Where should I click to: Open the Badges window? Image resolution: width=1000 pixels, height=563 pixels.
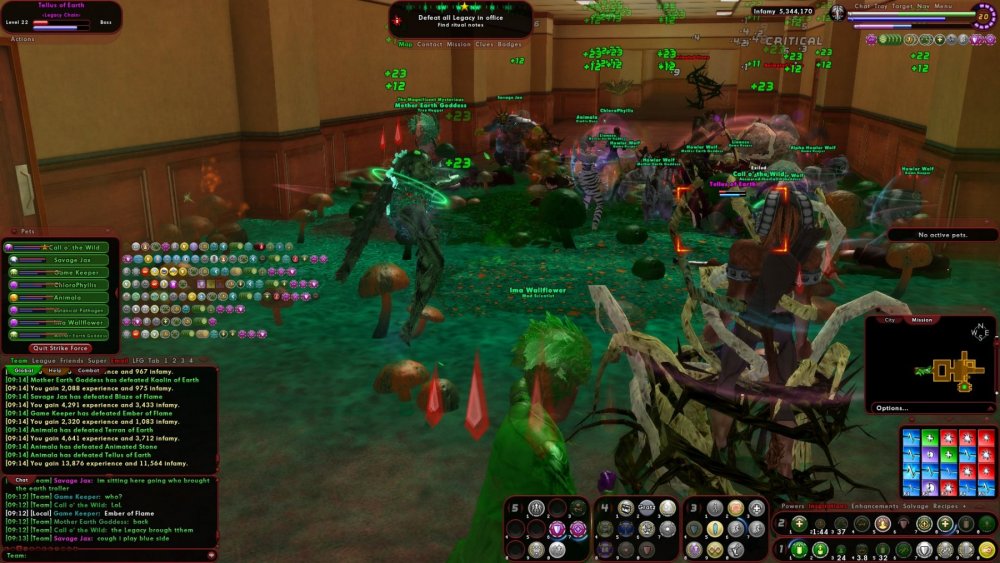(x=510, y=44)
